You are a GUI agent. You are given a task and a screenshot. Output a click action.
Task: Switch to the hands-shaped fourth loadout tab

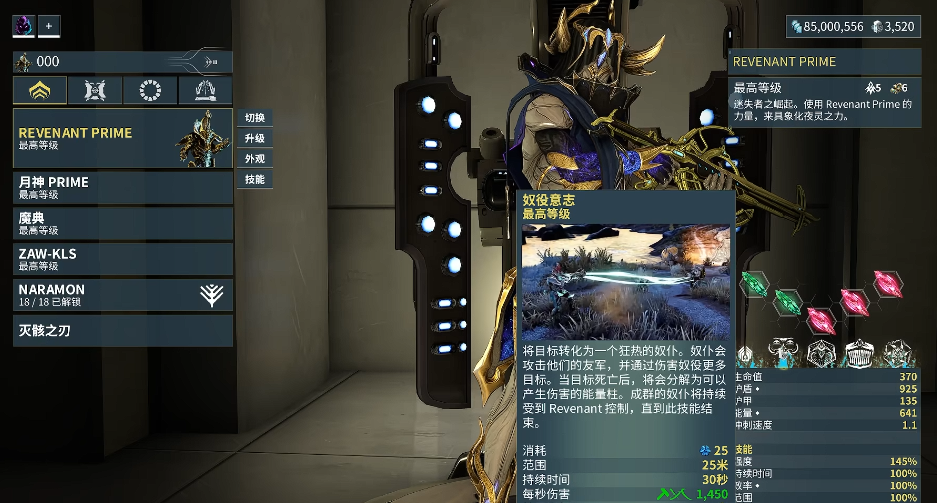click(205, 91)
